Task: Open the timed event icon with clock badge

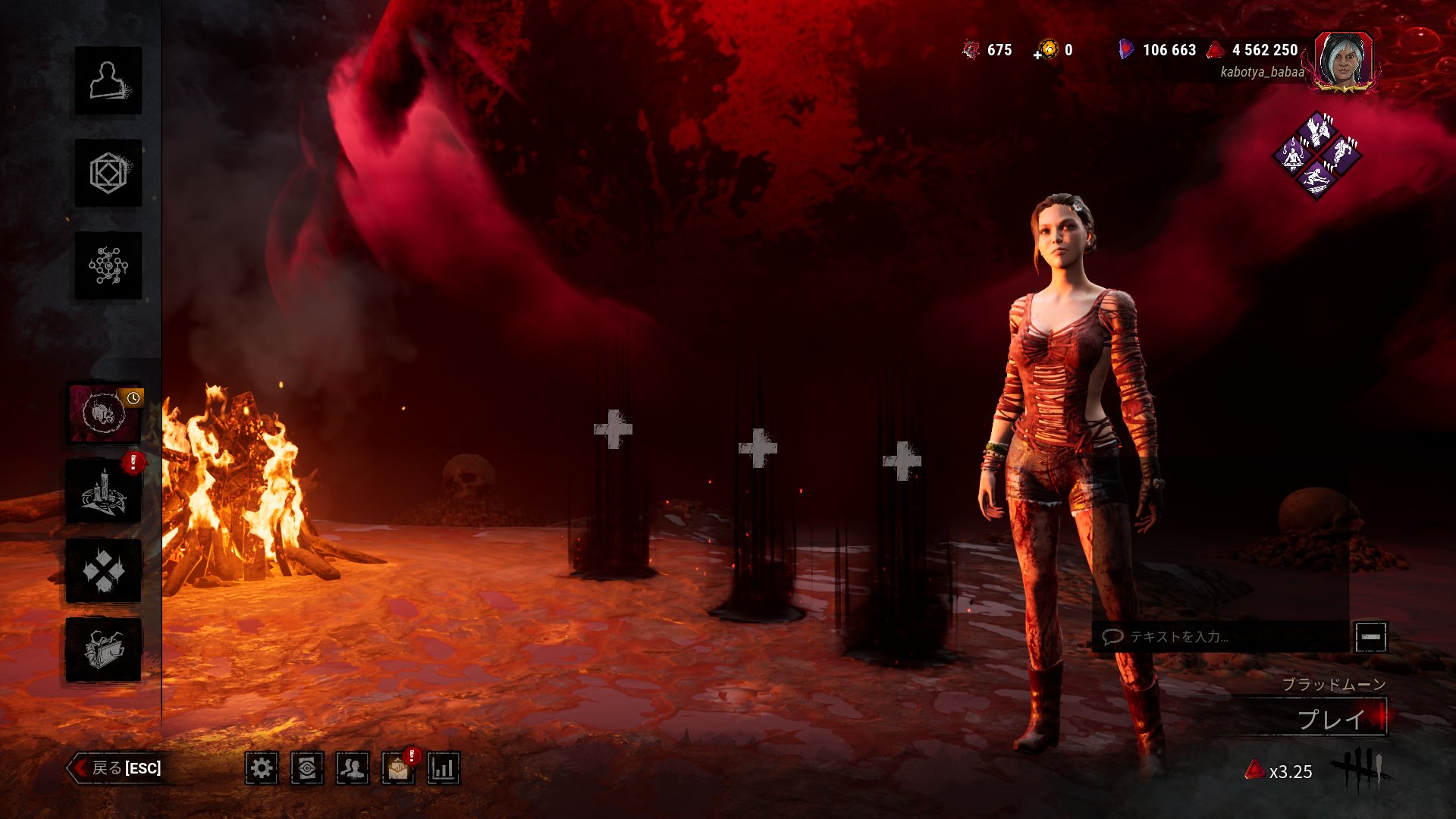Action: point(105,413)
